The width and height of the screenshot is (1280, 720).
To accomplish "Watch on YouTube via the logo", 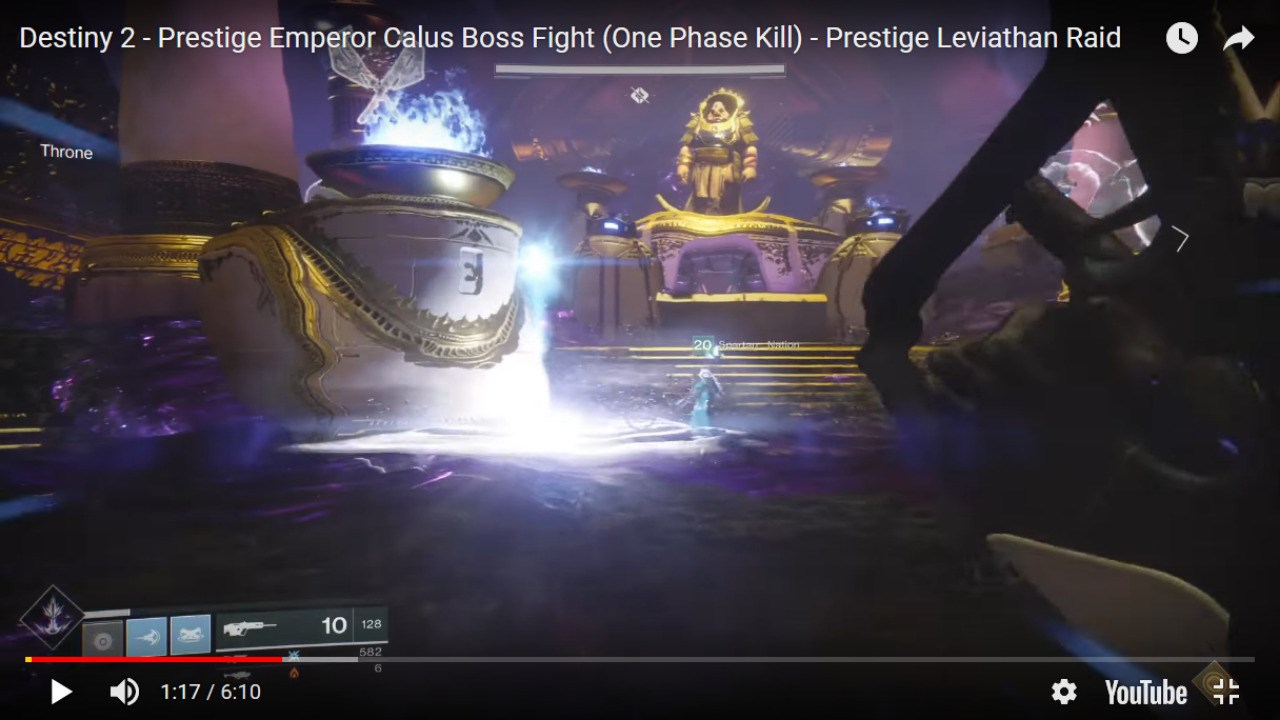I will [1145, 691].
